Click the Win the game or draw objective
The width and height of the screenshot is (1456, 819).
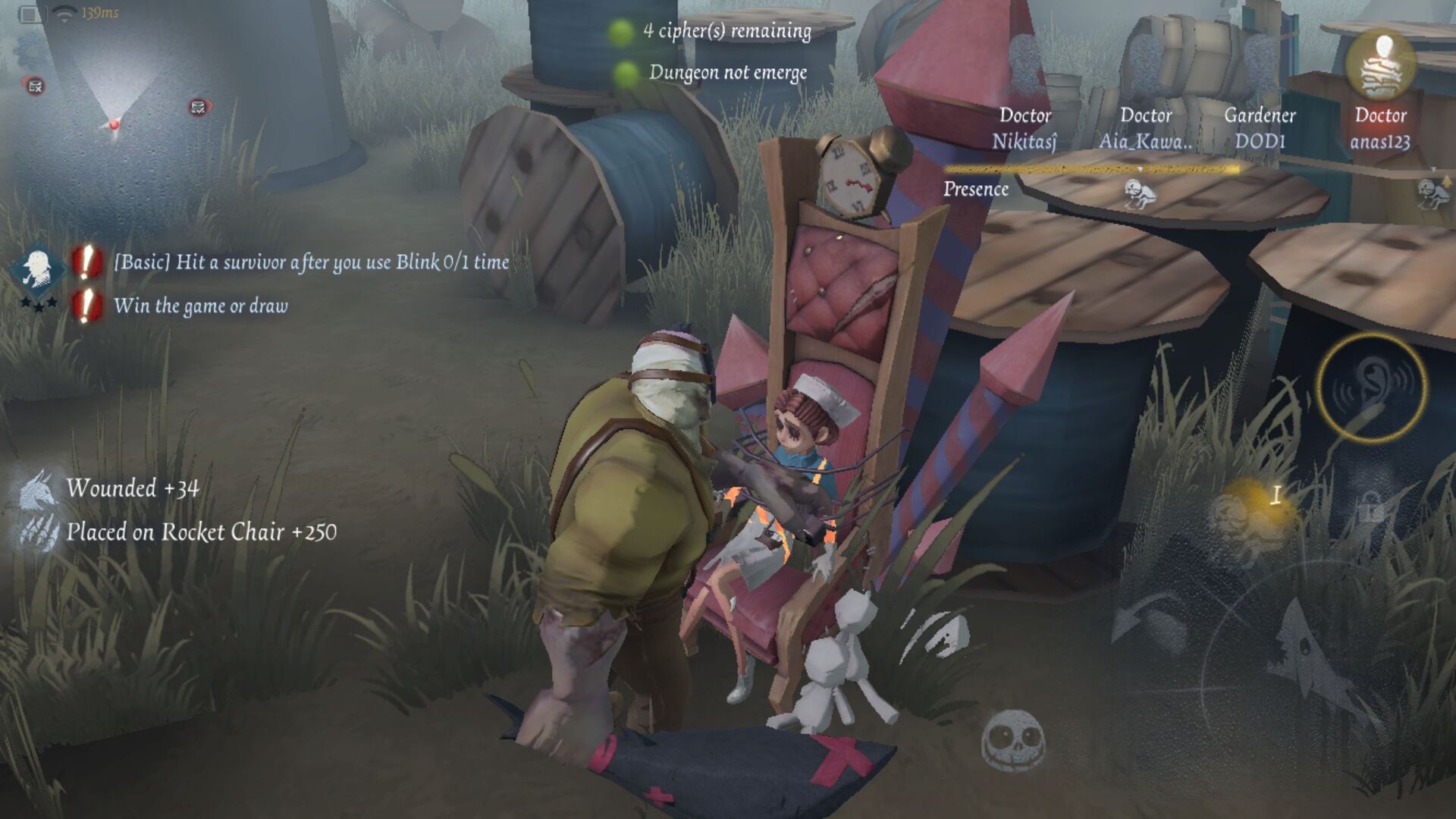[x=201, y=306]
